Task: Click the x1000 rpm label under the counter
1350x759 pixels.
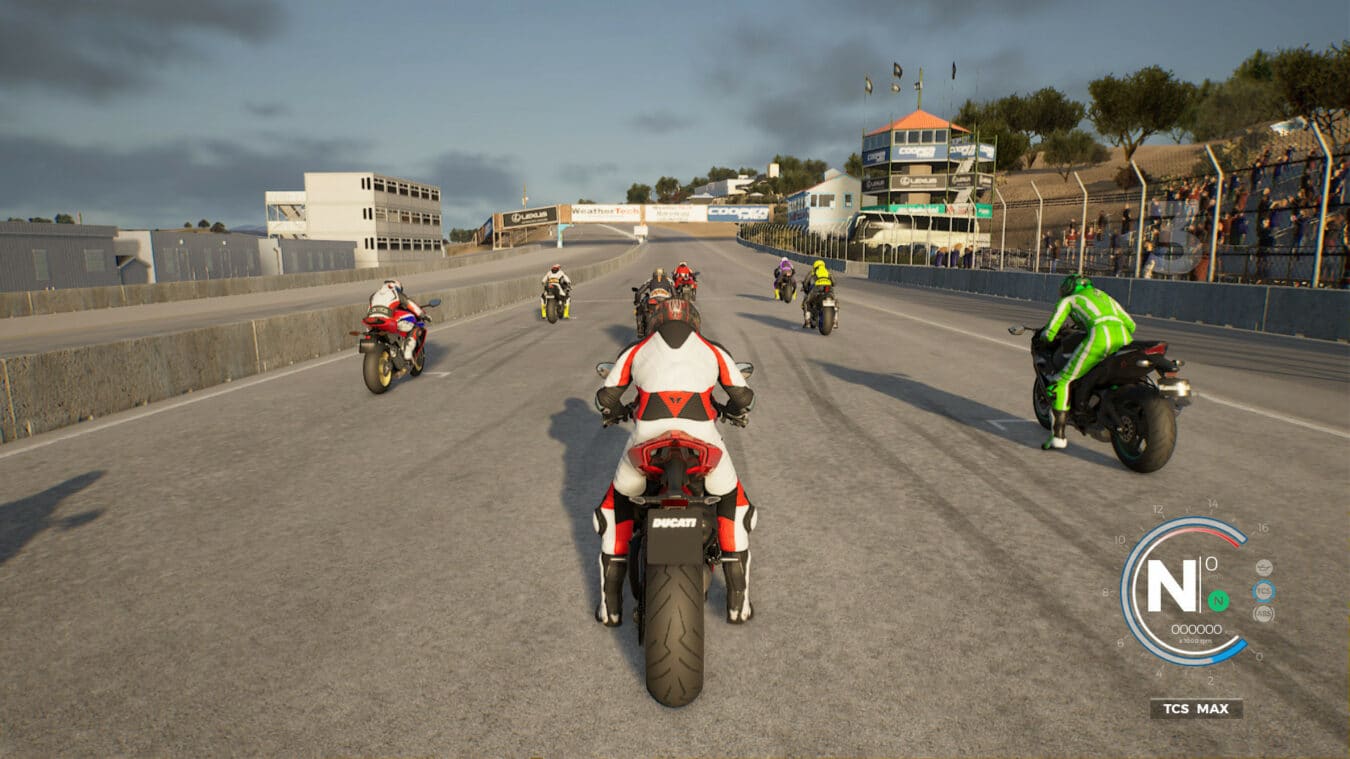Action: tap(1197, 640)
